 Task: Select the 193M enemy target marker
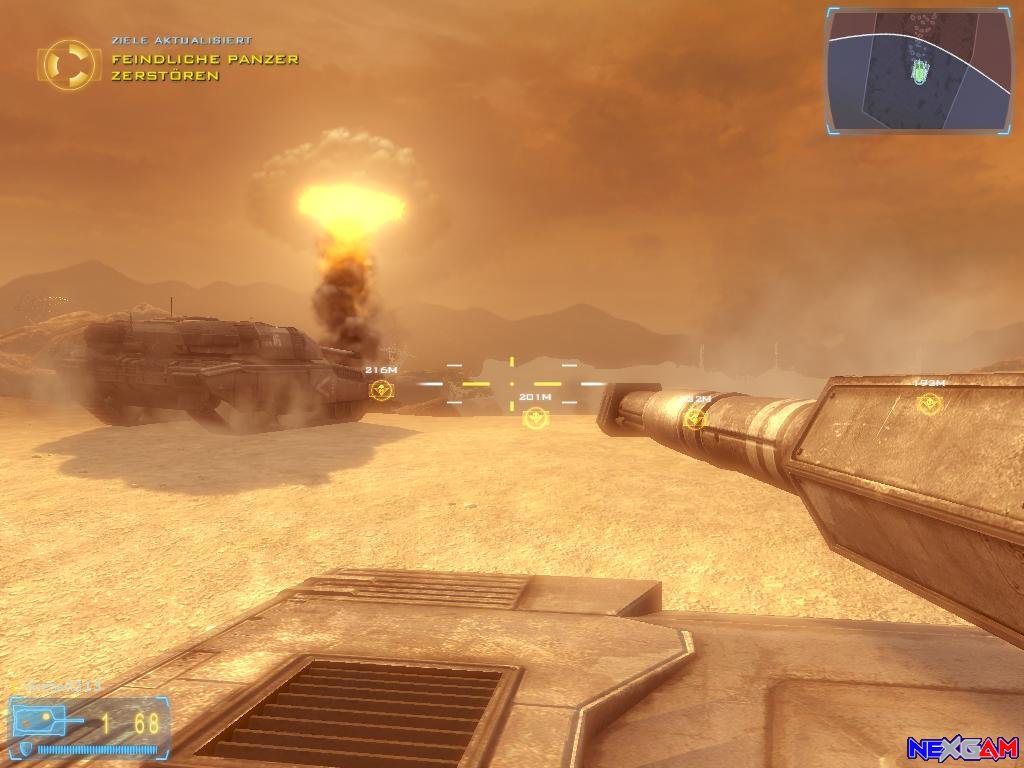[930, 404]
